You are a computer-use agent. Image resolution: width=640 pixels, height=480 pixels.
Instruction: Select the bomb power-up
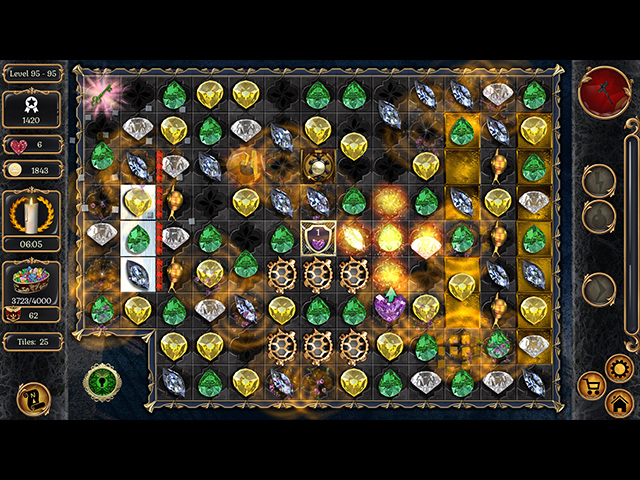pyautogui.click(x=599, y=215)
